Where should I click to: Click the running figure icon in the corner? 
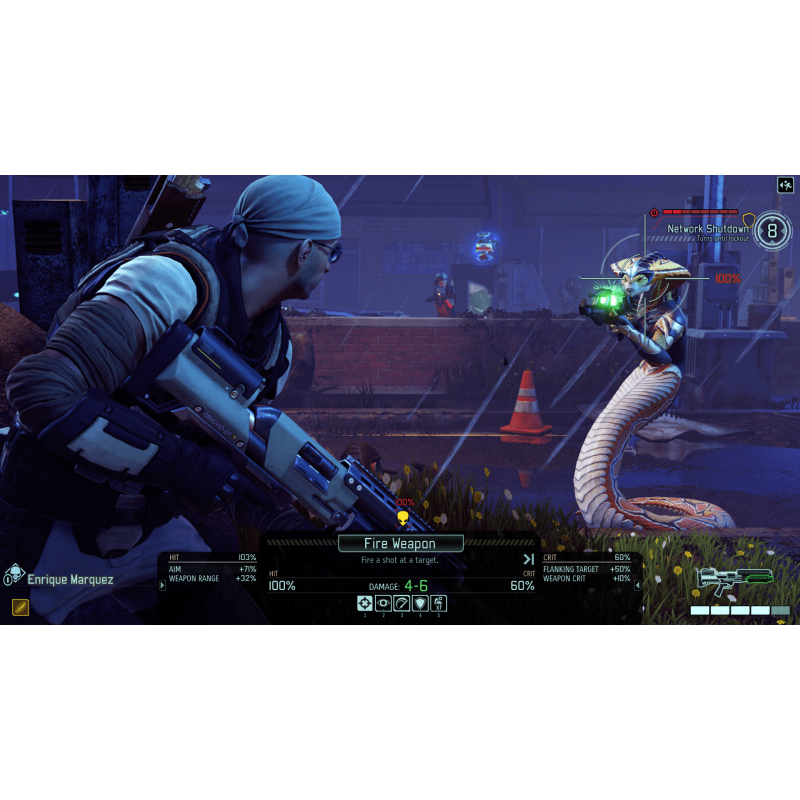(x=785, y=185)
